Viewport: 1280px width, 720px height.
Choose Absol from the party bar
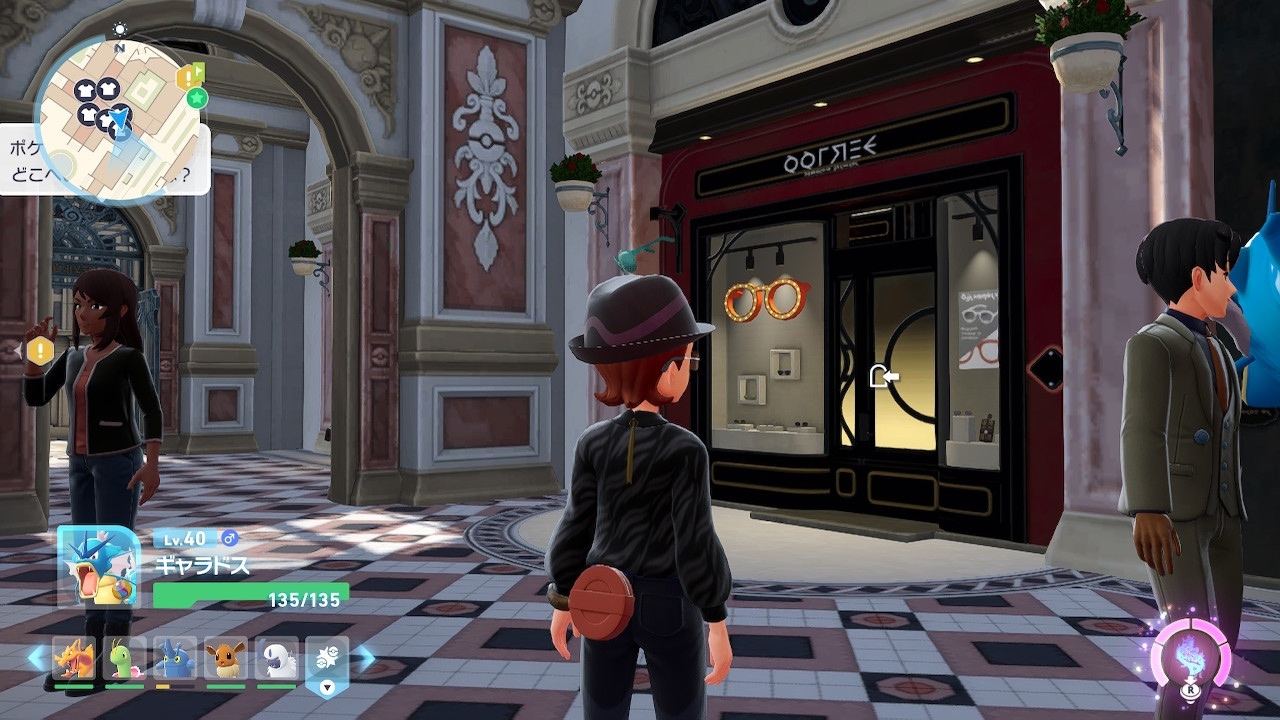tap(276, 659)
